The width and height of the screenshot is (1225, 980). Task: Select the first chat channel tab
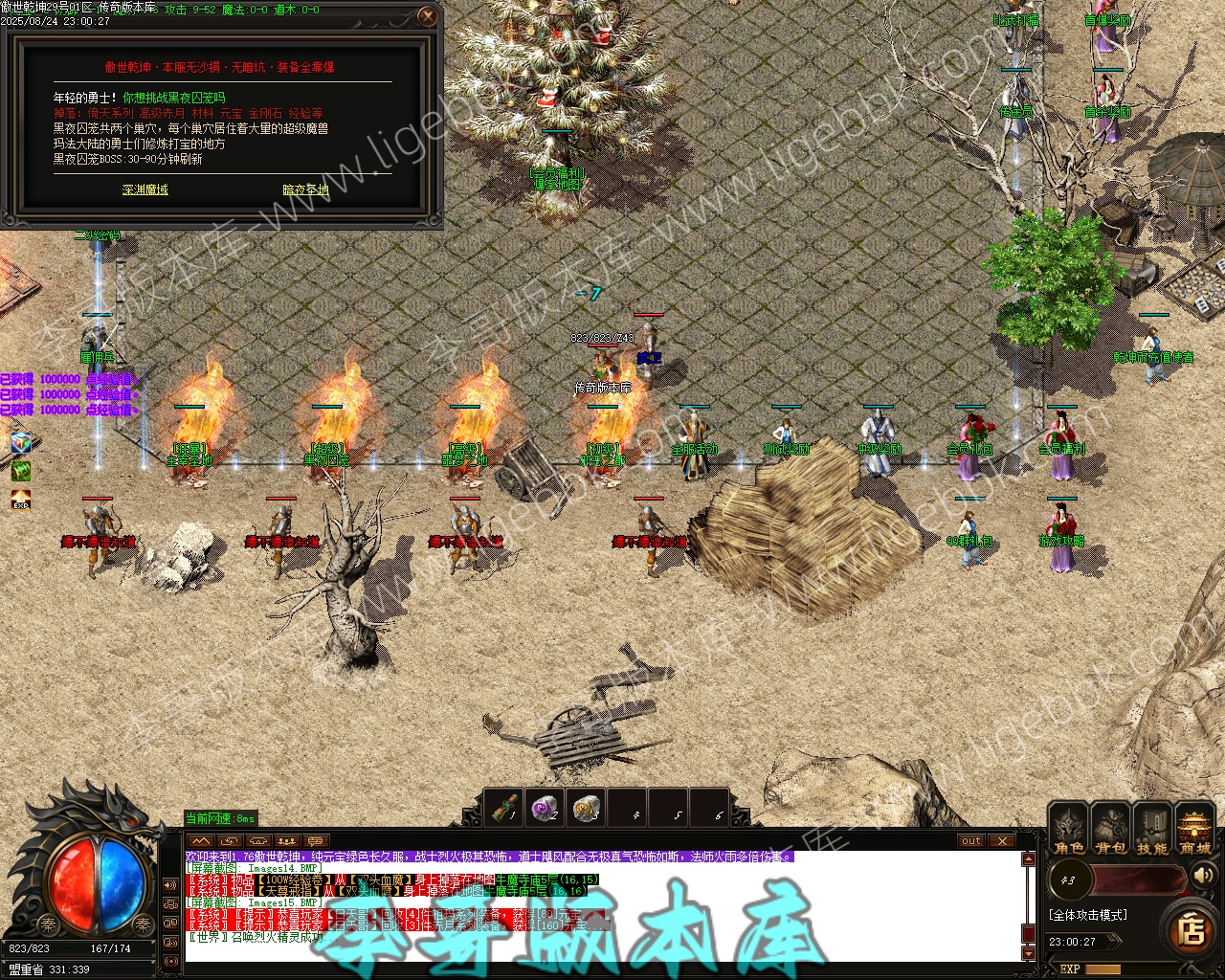click(200, 841)
